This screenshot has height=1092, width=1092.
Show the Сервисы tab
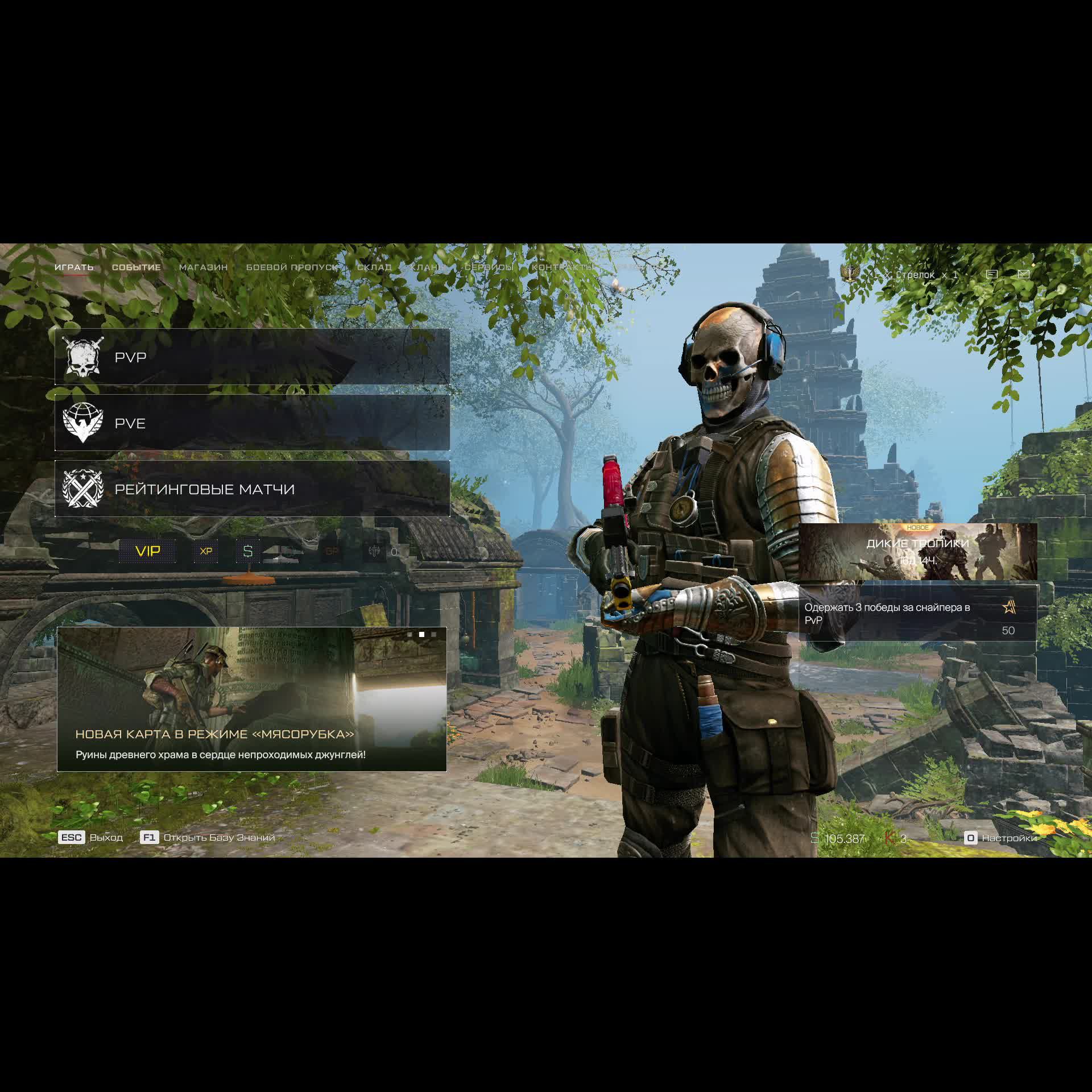pos(489,267)
